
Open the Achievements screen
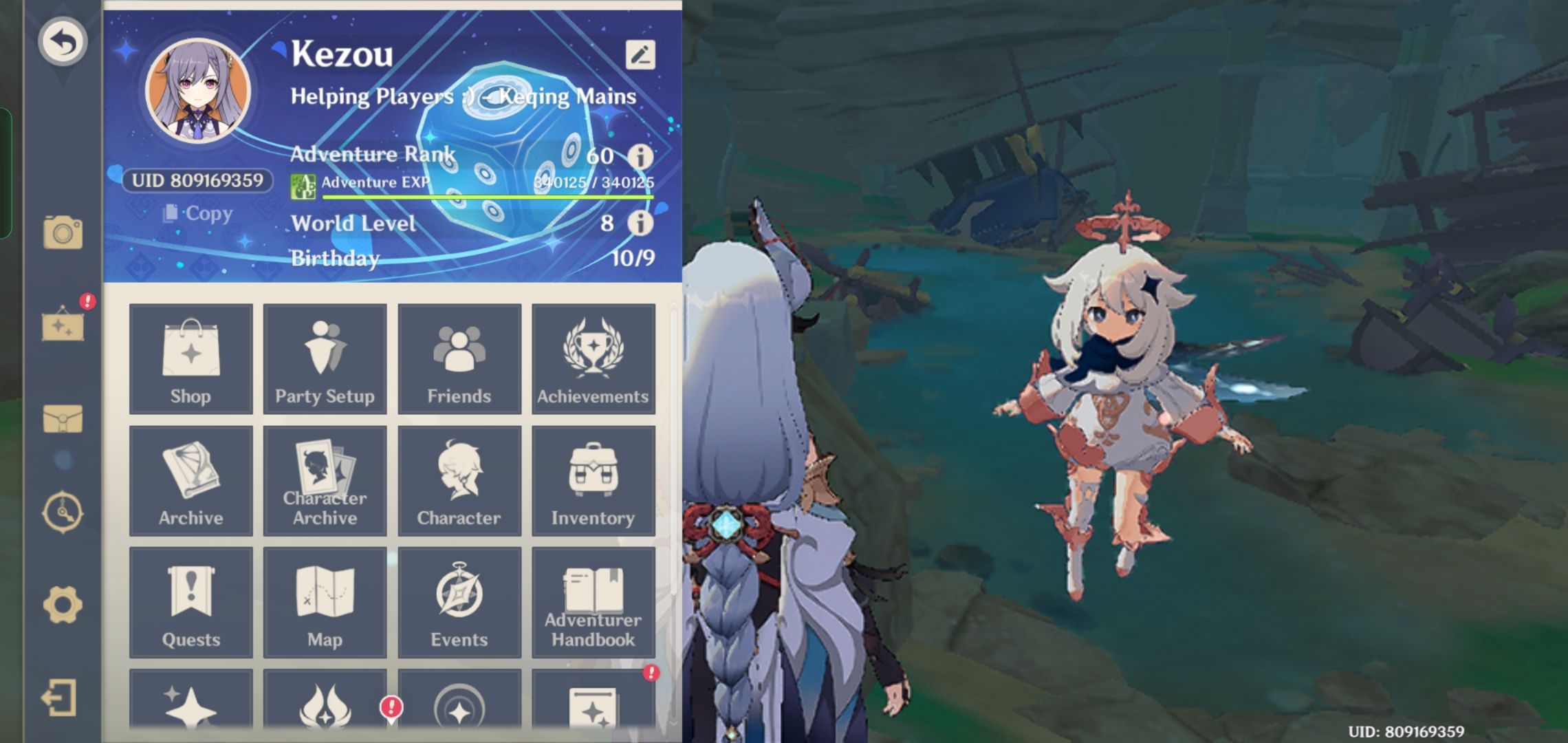tap(593, 359)
